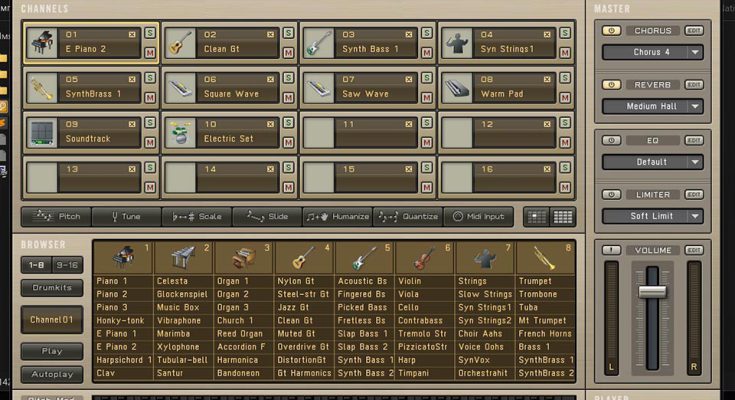The width and height of the screenshot is (735, 400).
Task: Click the master volume fader handle
Action: (652, 291)
